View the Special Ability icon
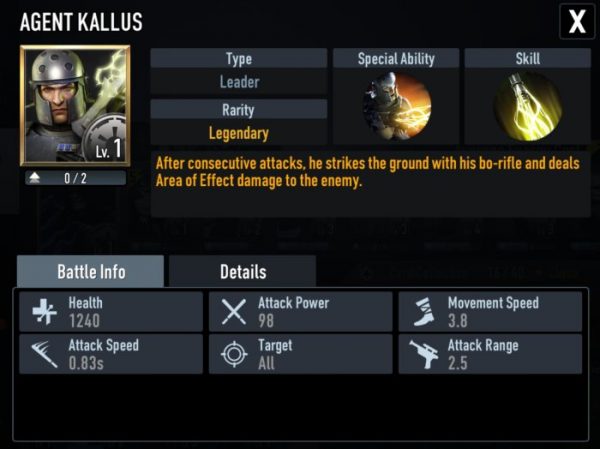600x449 pixels. (x=396, y=107)
